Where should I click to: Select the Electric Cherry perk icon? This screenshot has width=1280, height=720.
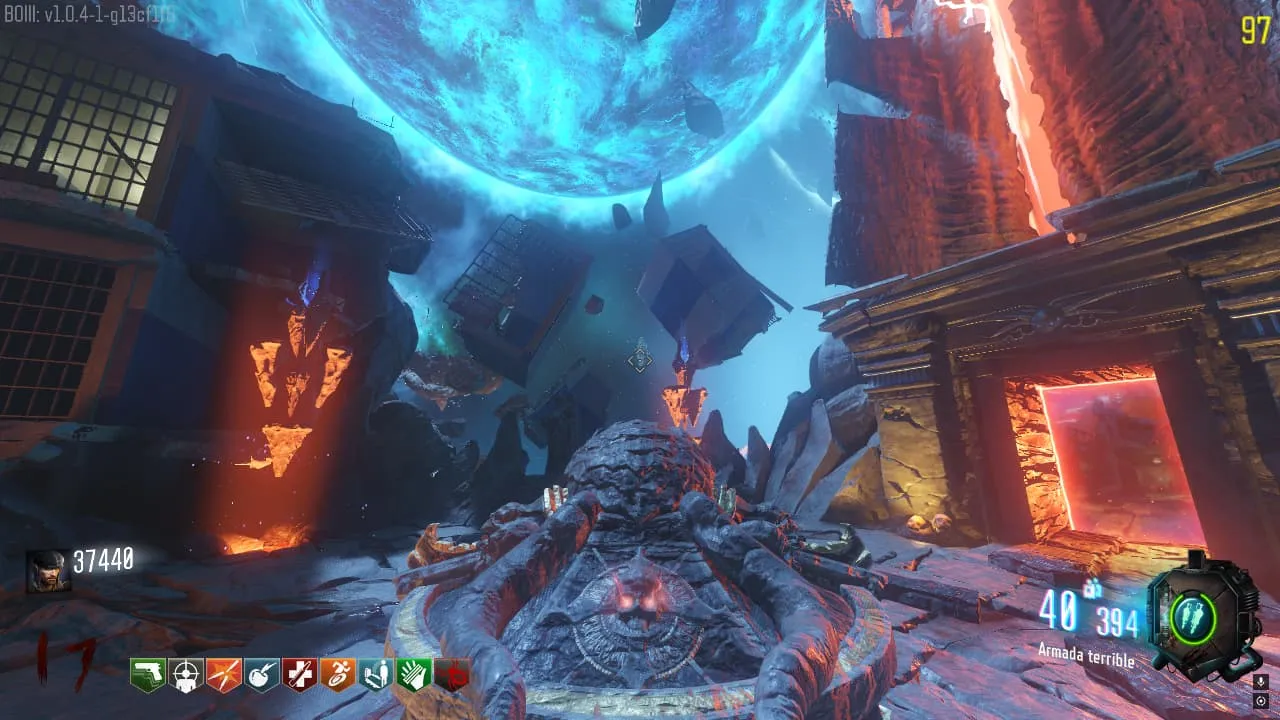tap(262, 675)
